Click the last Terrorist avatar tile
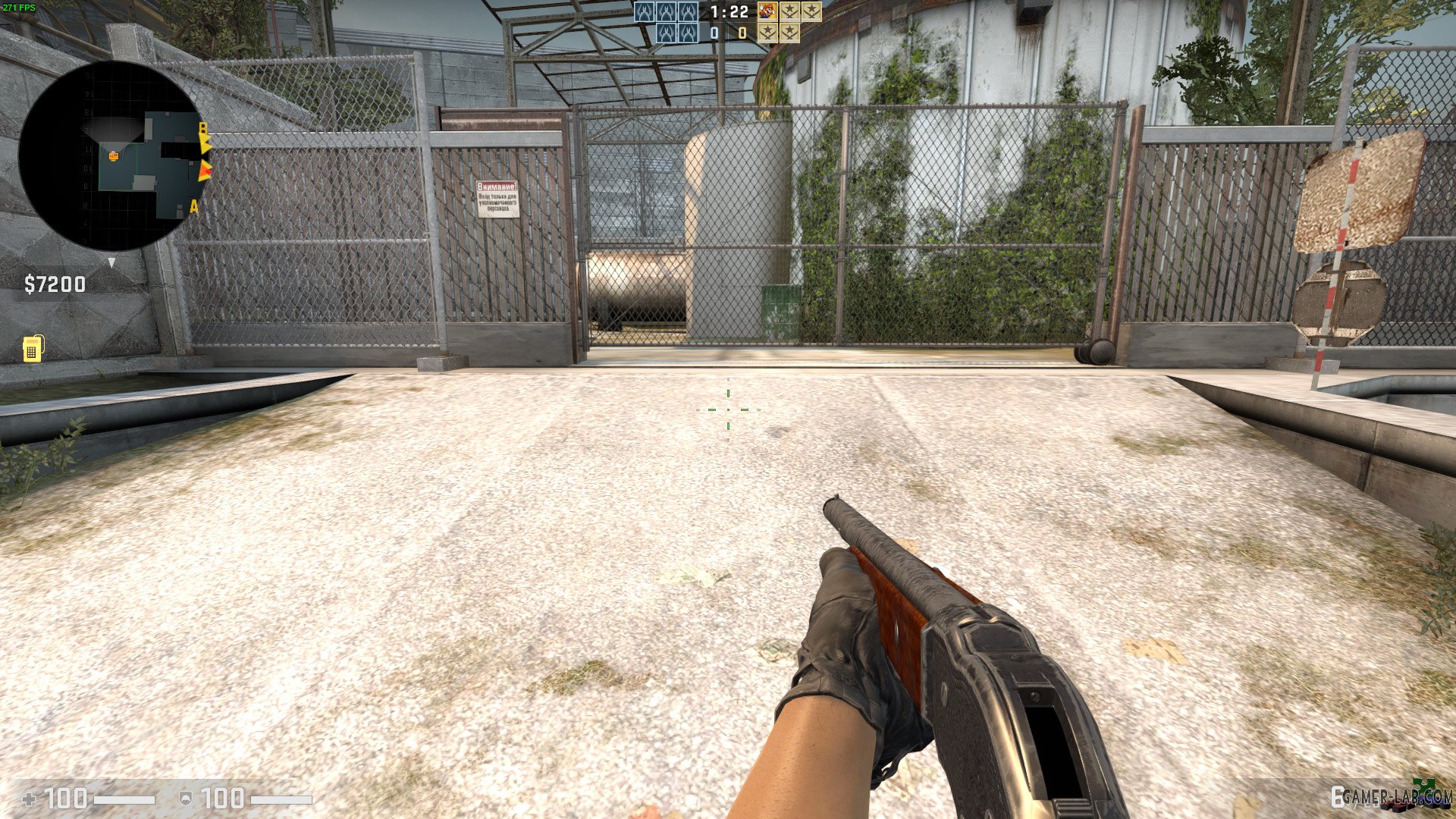 point(789,33)
